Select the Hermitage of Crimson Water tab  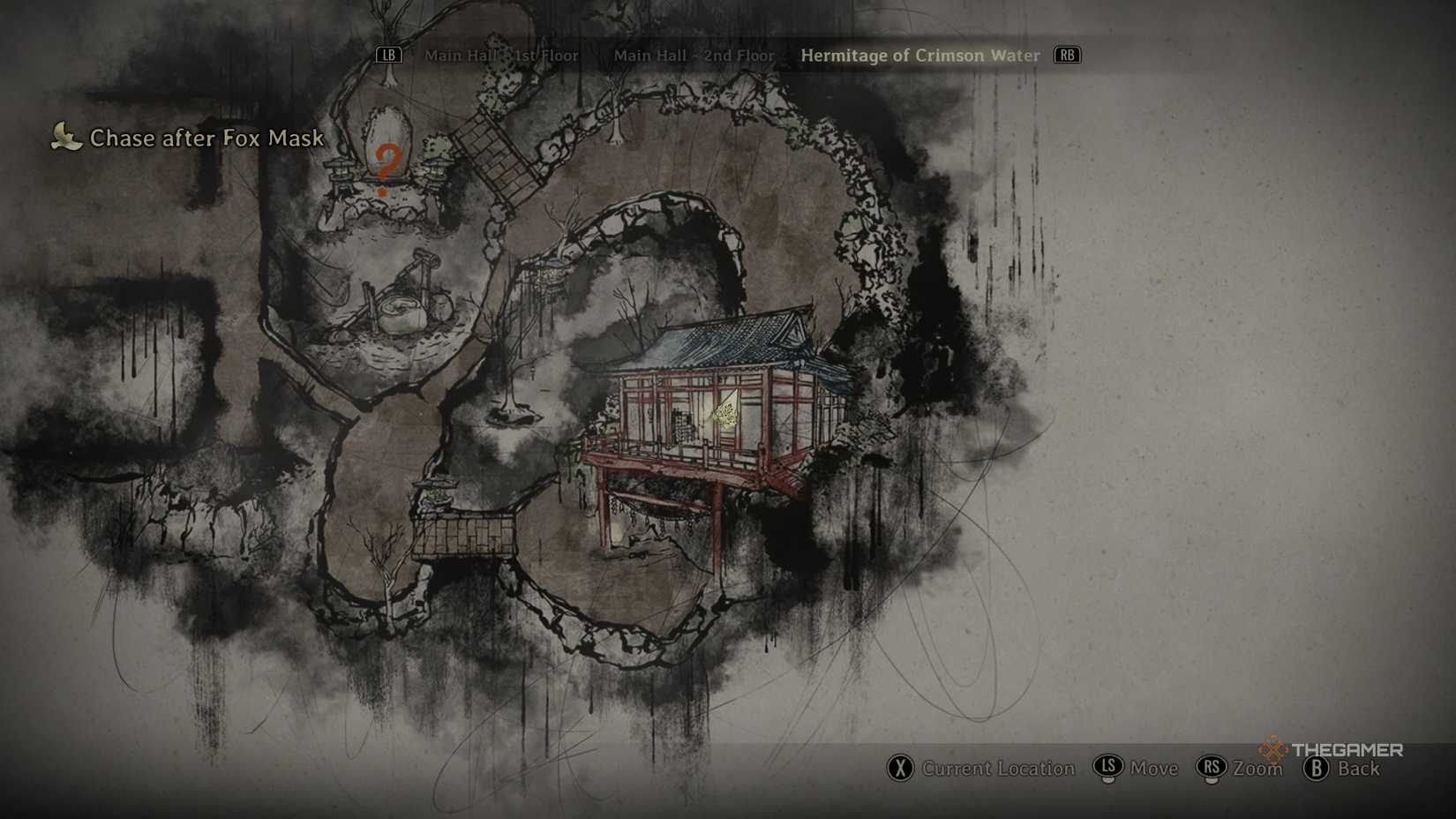[x=920, y=55]
